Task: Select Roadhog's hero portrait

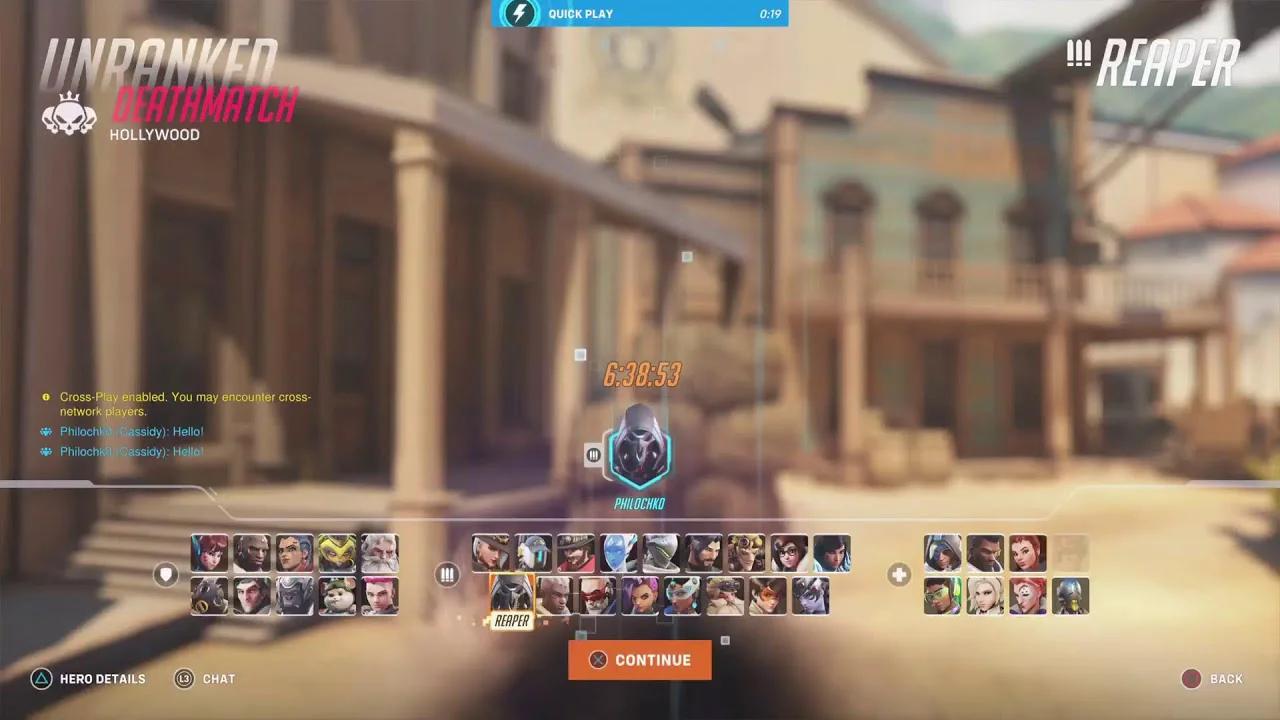Action: [x=210, y=597]
